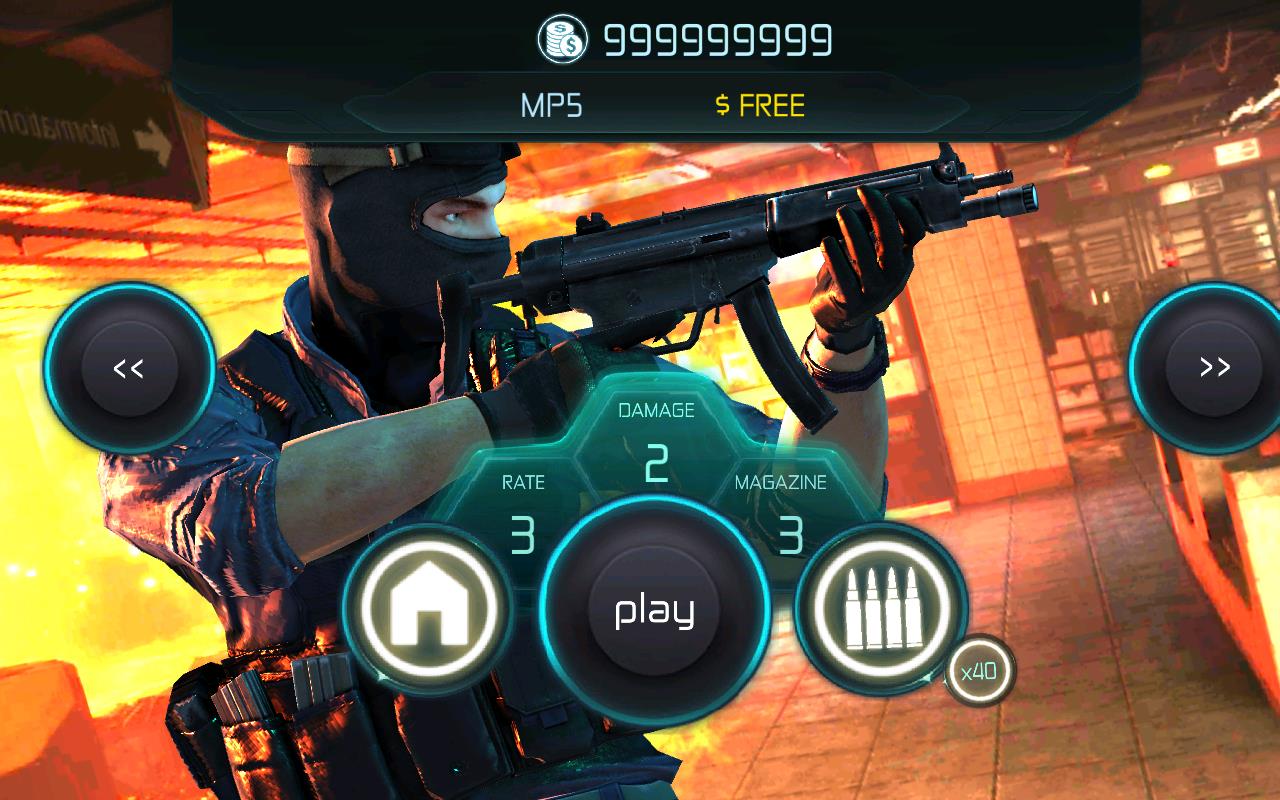Buy ammo with the bullets button
This screenshot has height=800, width=1280.
[x=881, y=608]
